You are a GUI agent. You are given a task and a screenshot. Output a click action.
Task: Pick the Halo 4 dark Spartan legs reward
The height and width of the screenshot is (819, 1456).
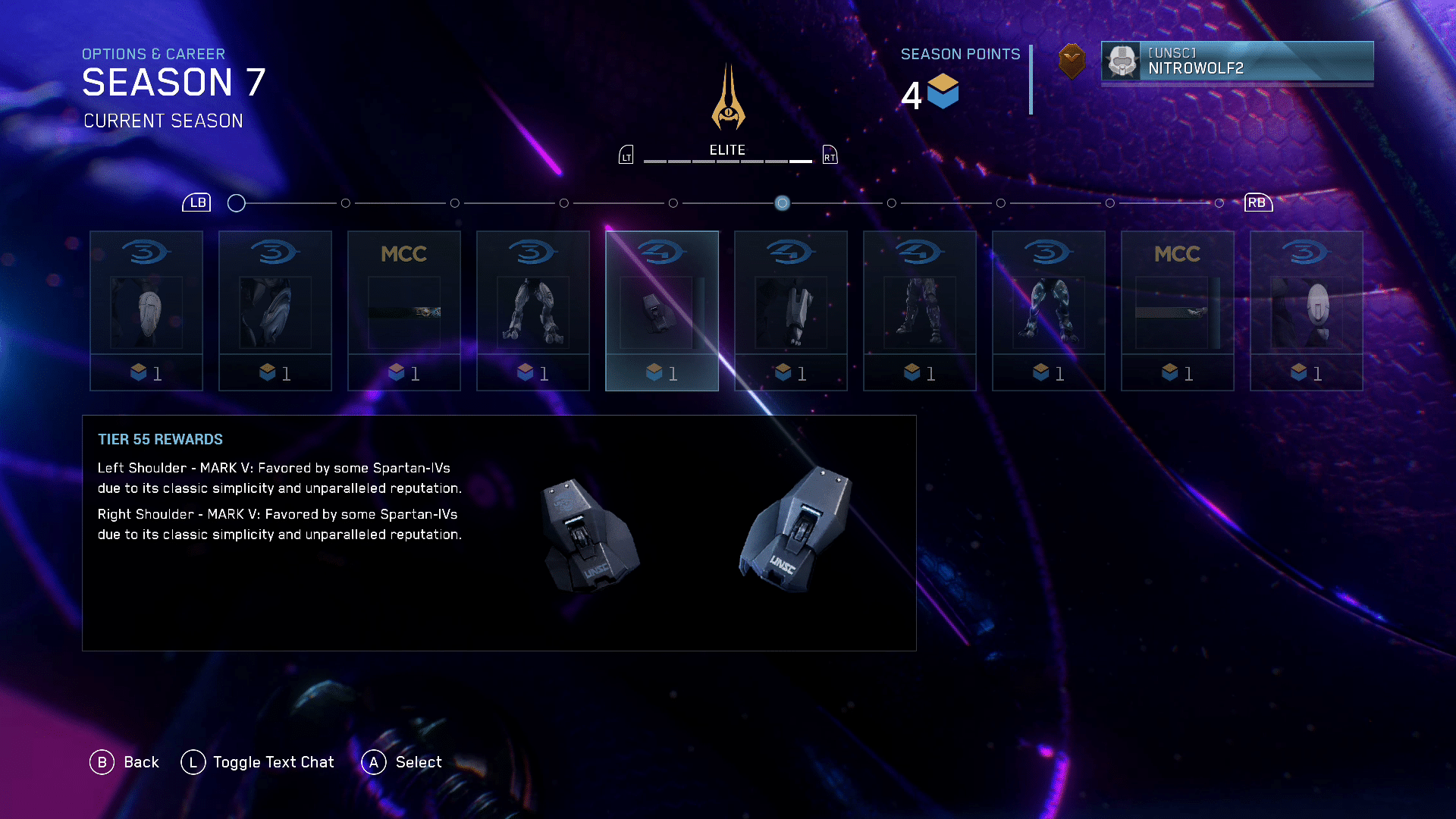tap(919, 310)
